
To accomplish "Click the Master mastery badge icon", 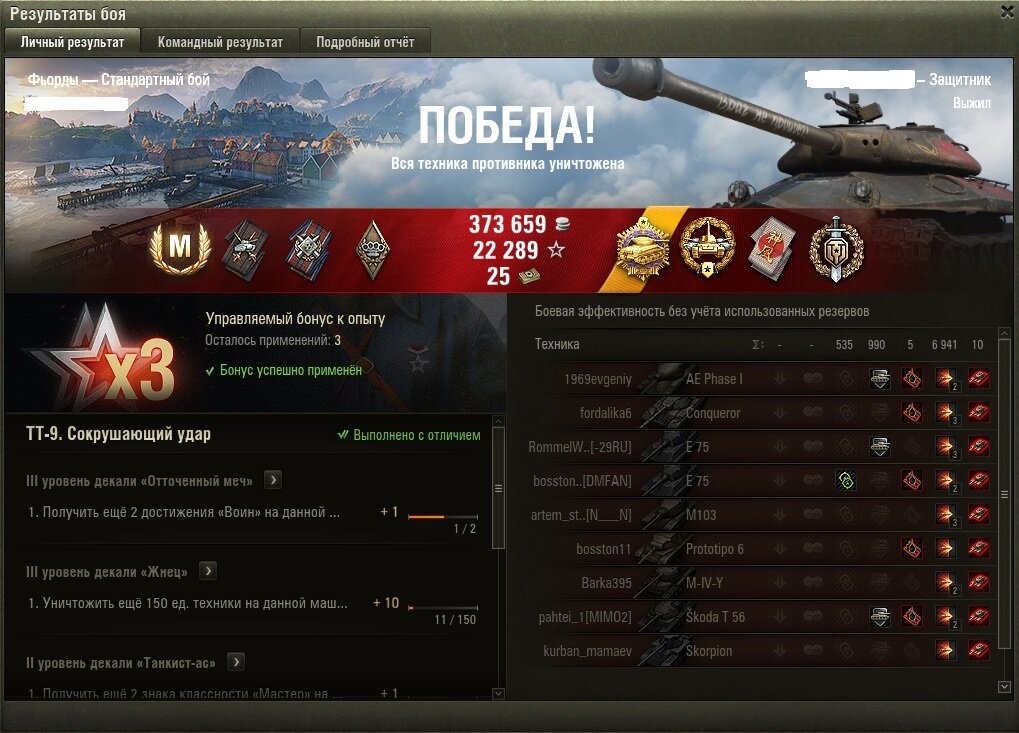I will click(x=178, y=248).
